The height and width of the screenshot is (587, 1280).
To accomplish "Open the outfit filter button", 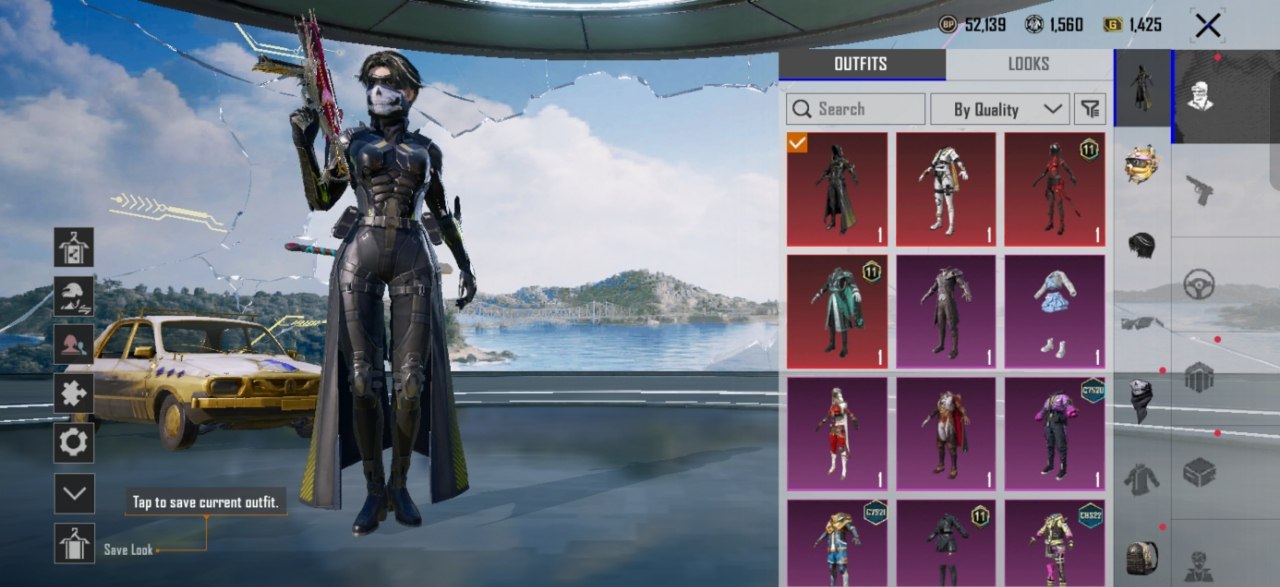I will click(1089, 109).
